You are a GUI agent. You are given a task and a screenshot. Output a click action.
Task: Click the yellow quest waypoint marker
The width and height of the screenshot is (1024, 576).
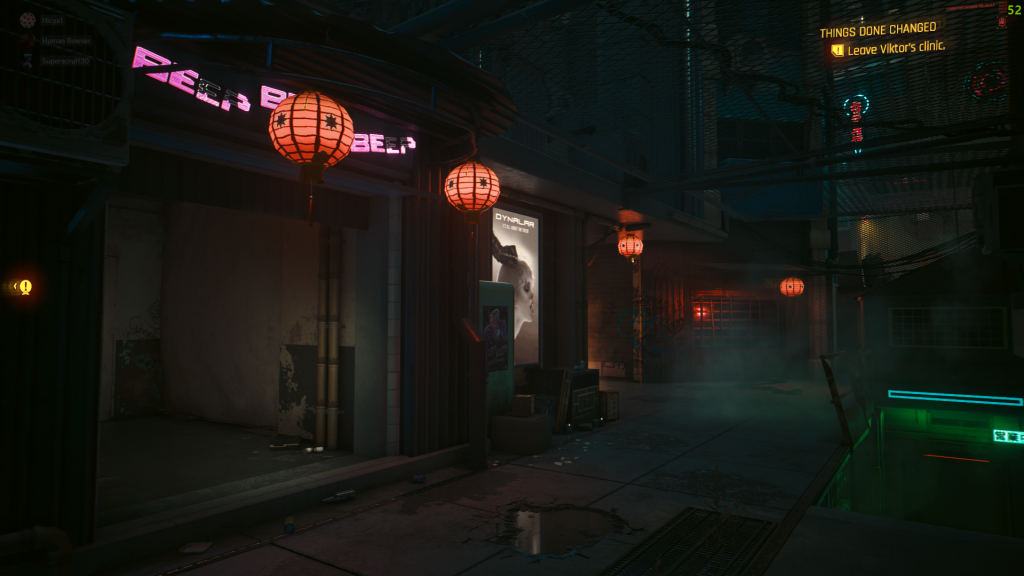coord(25,287)
